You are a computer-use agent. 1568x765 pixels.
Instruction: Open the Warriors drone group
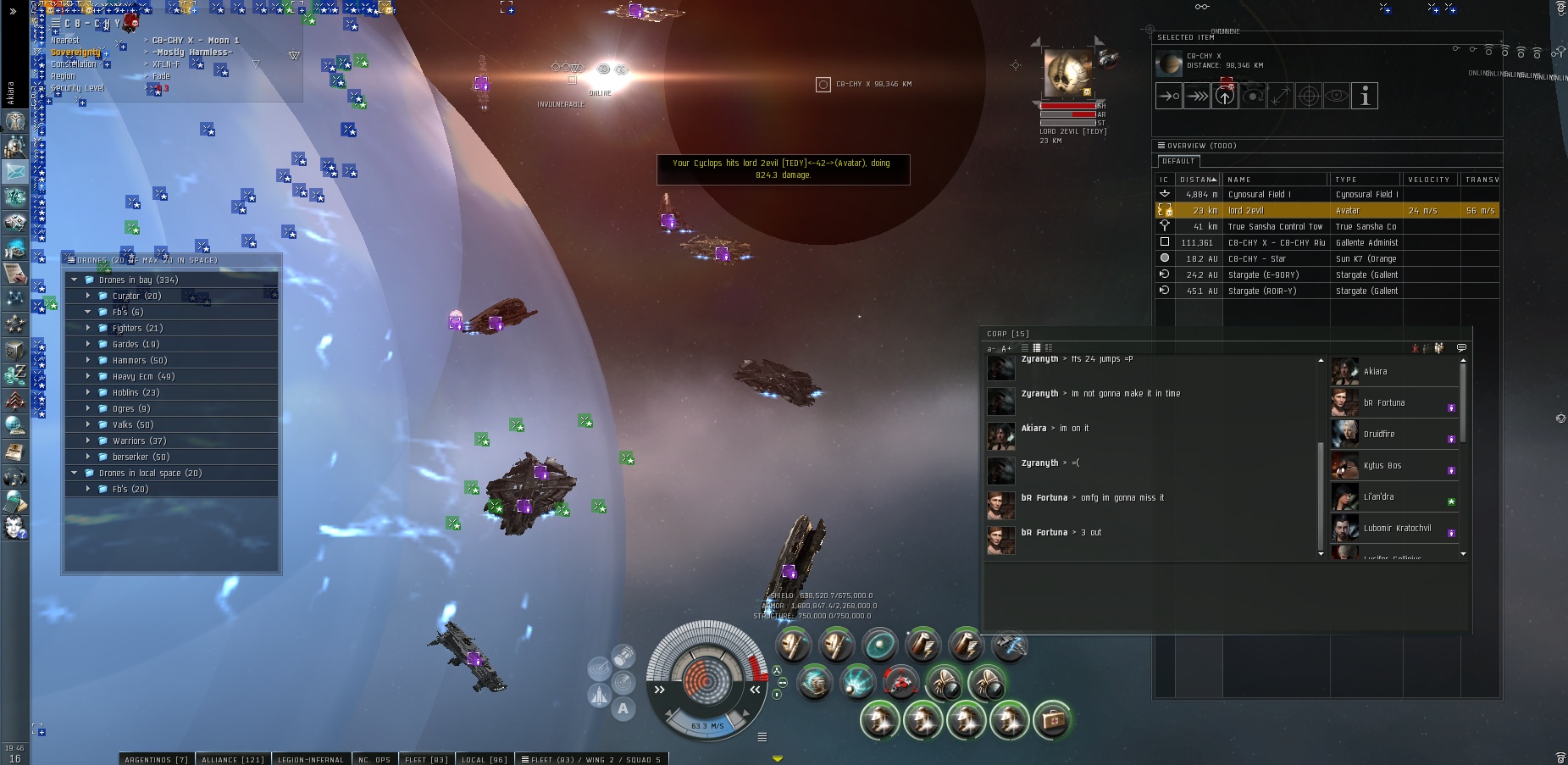click(x=88, y=441)
